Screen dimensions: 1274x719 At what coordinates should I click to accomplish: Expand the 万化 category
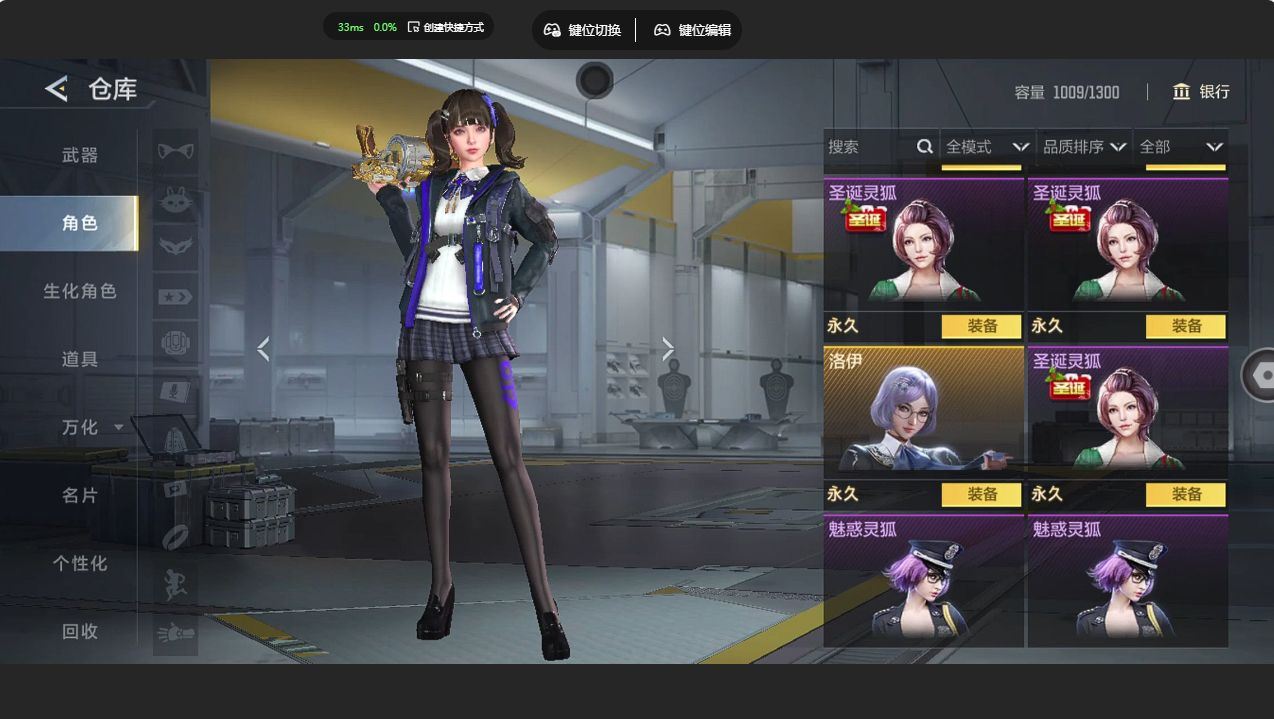point(92,427)
